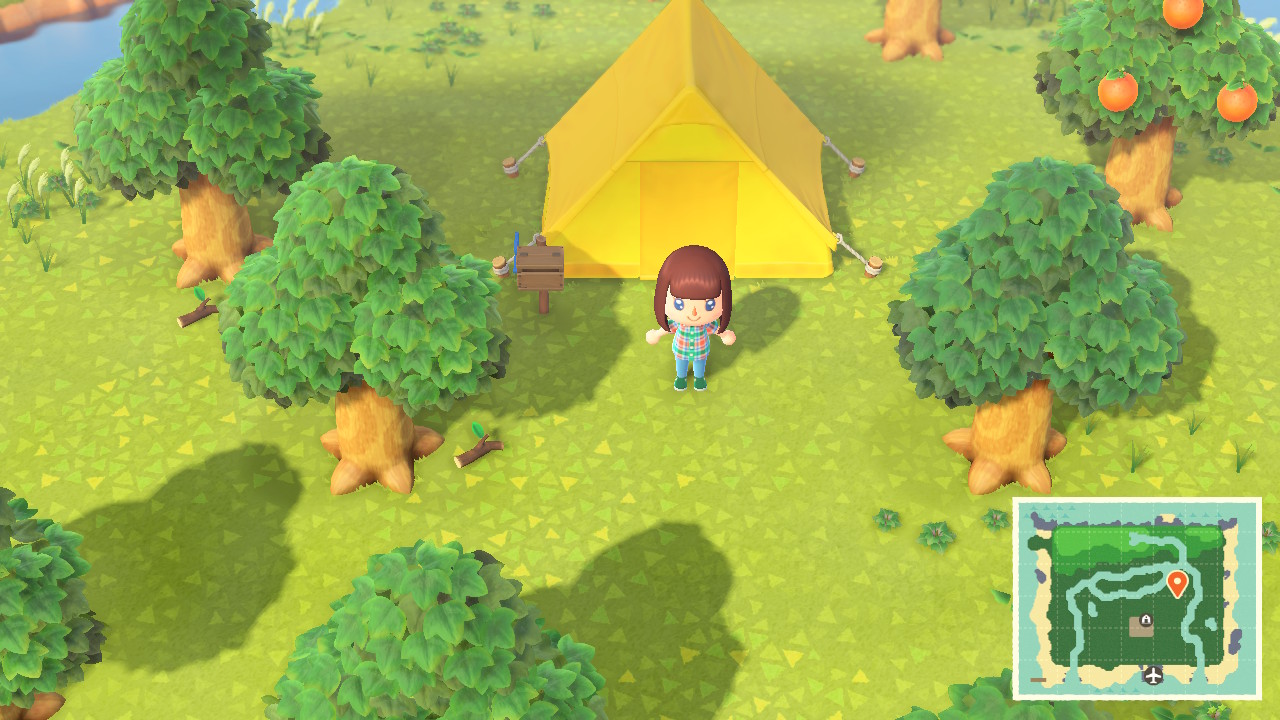
Task: Click the orange player location pin
Action: [x=1177, y=583]
